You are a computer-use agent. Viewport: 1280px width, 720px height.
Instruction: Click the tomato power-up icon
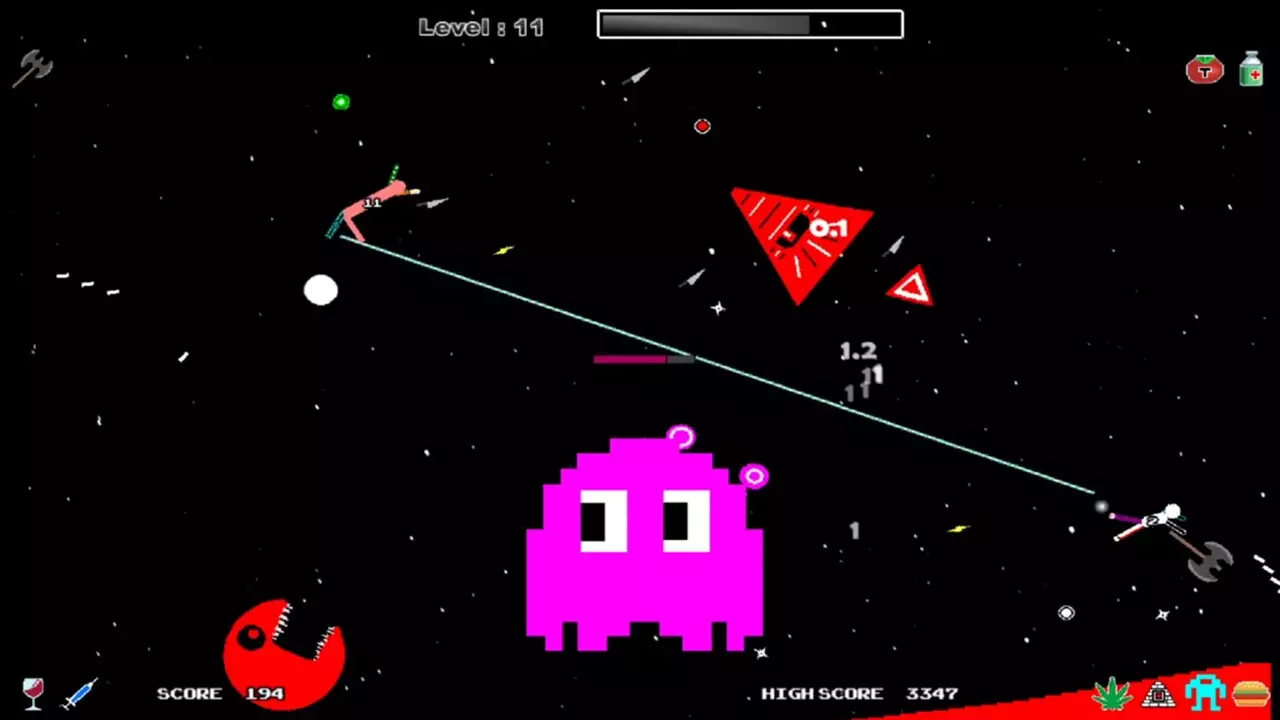coord(1204,69)
